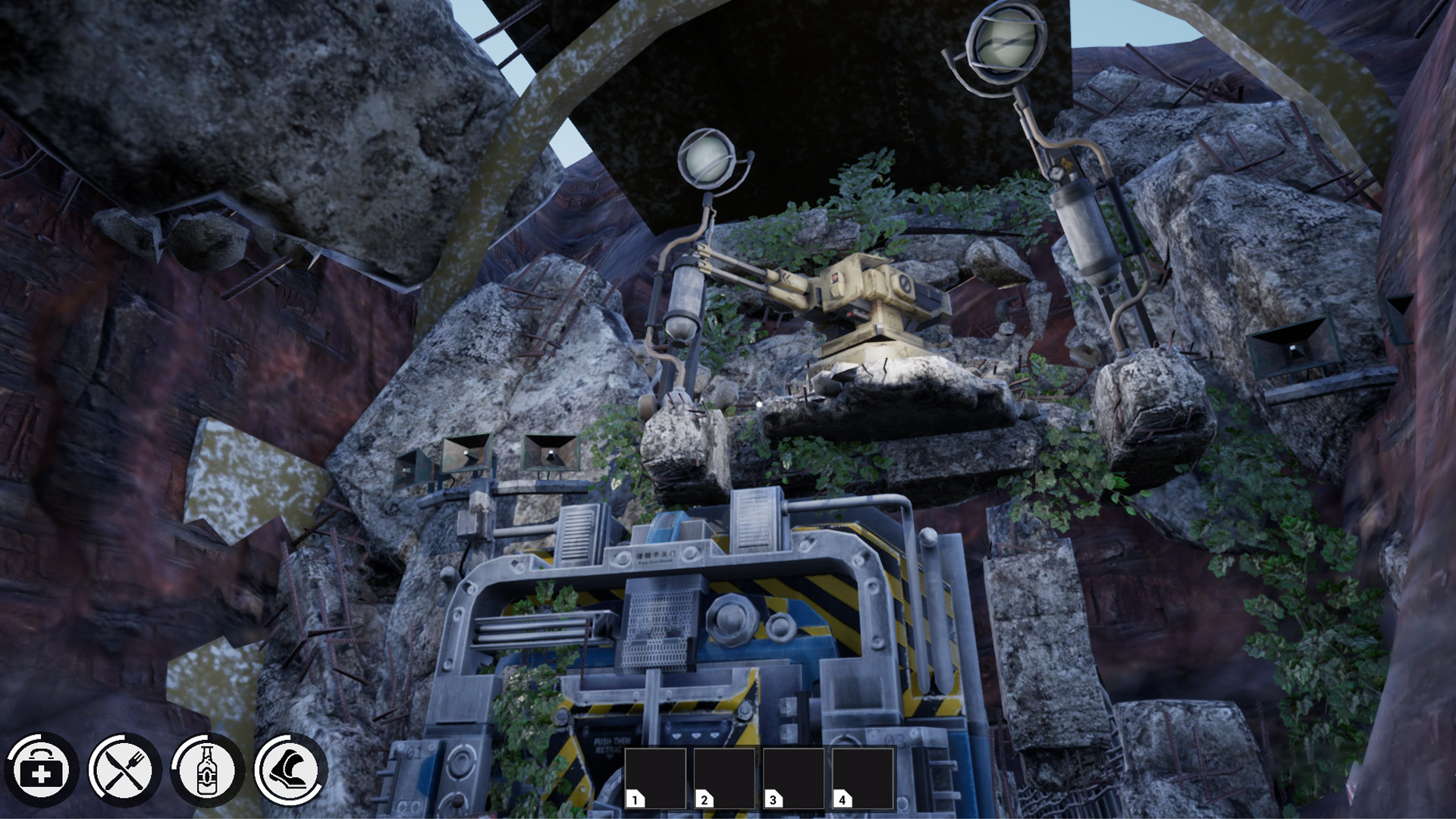The height and width of the screenshot is (819, 1456).
Task: Click the number 1 badge on the hotbar
Action: click(634, 799)
